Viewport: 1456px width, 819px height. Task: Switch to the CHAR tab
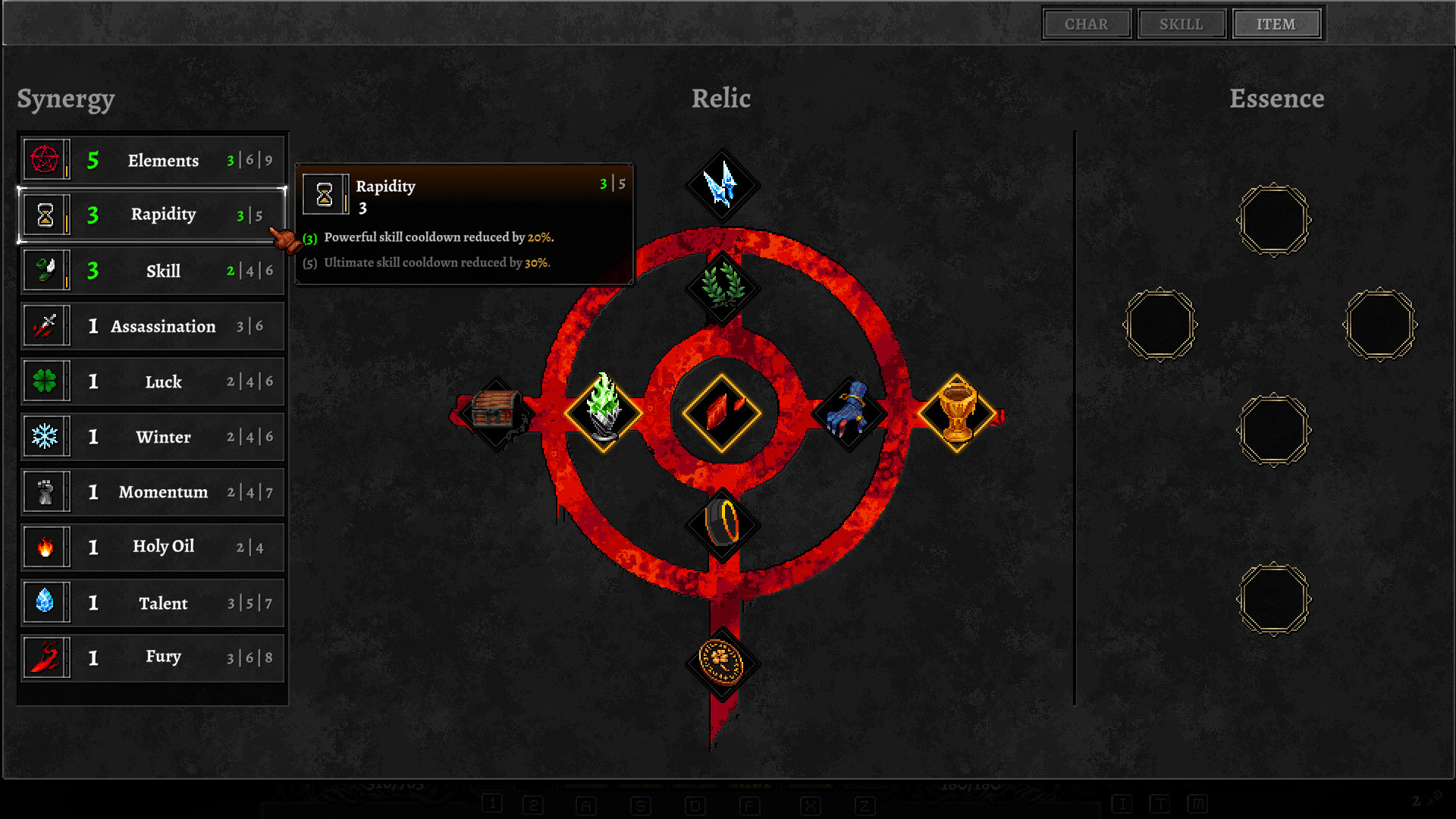[1087, 24]
